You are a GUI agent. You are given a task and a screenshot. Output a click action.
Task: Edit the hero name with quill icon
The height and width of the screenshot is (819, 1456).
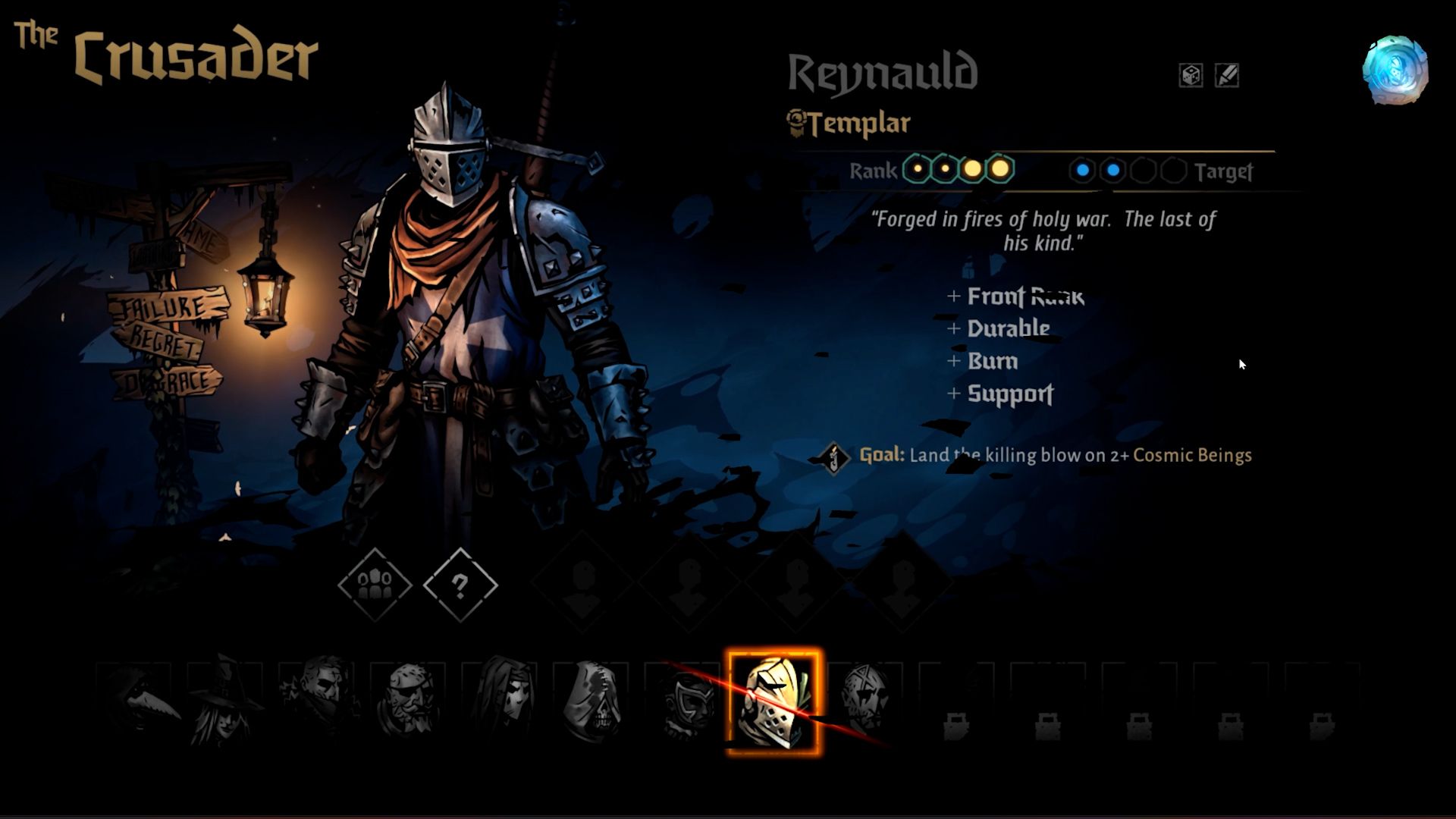click(1226, 75)
